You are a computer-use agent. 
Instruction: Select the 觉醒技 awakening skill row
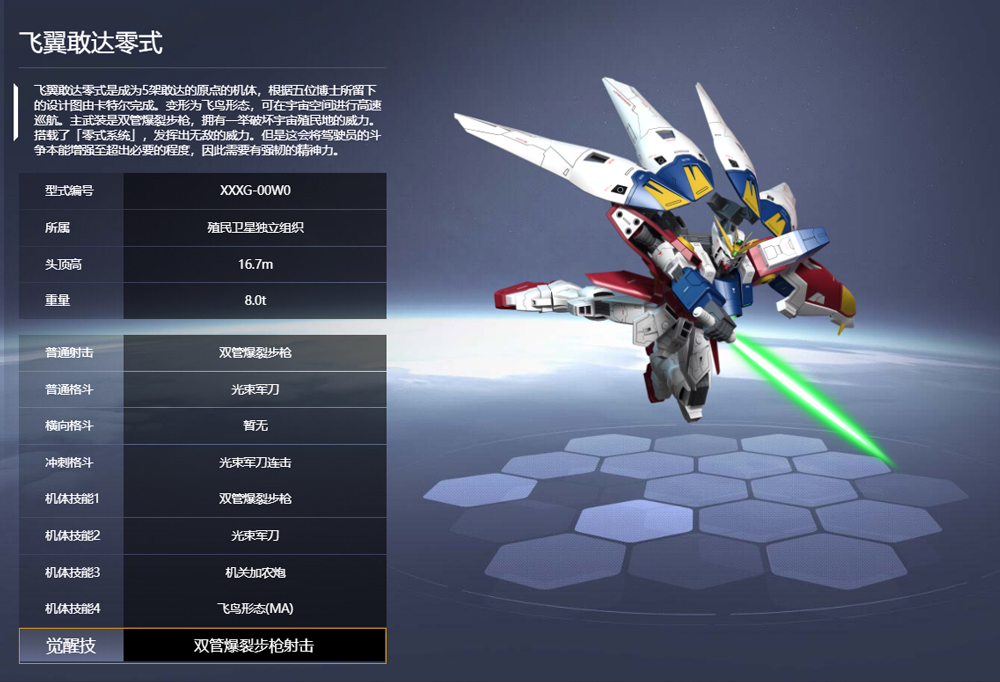coord(202,646)
